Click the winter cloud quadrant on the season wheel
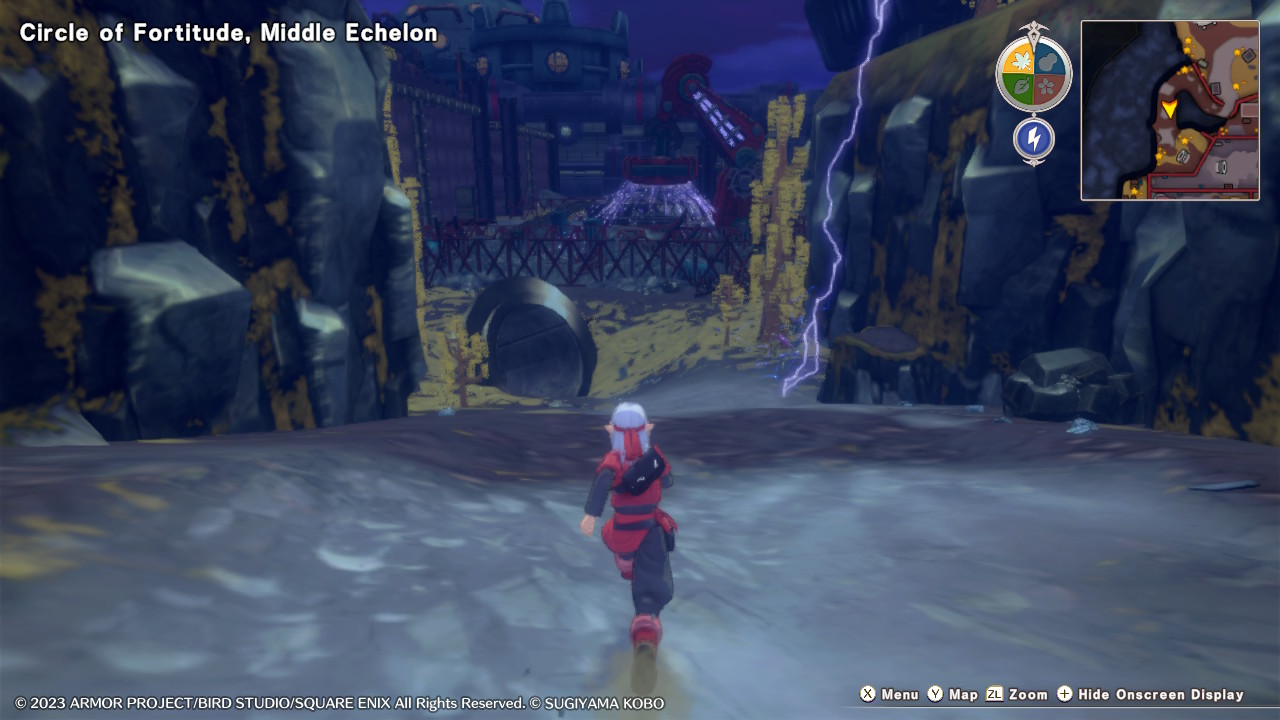Screen dimensions: 1280x720 [1049, 60]
